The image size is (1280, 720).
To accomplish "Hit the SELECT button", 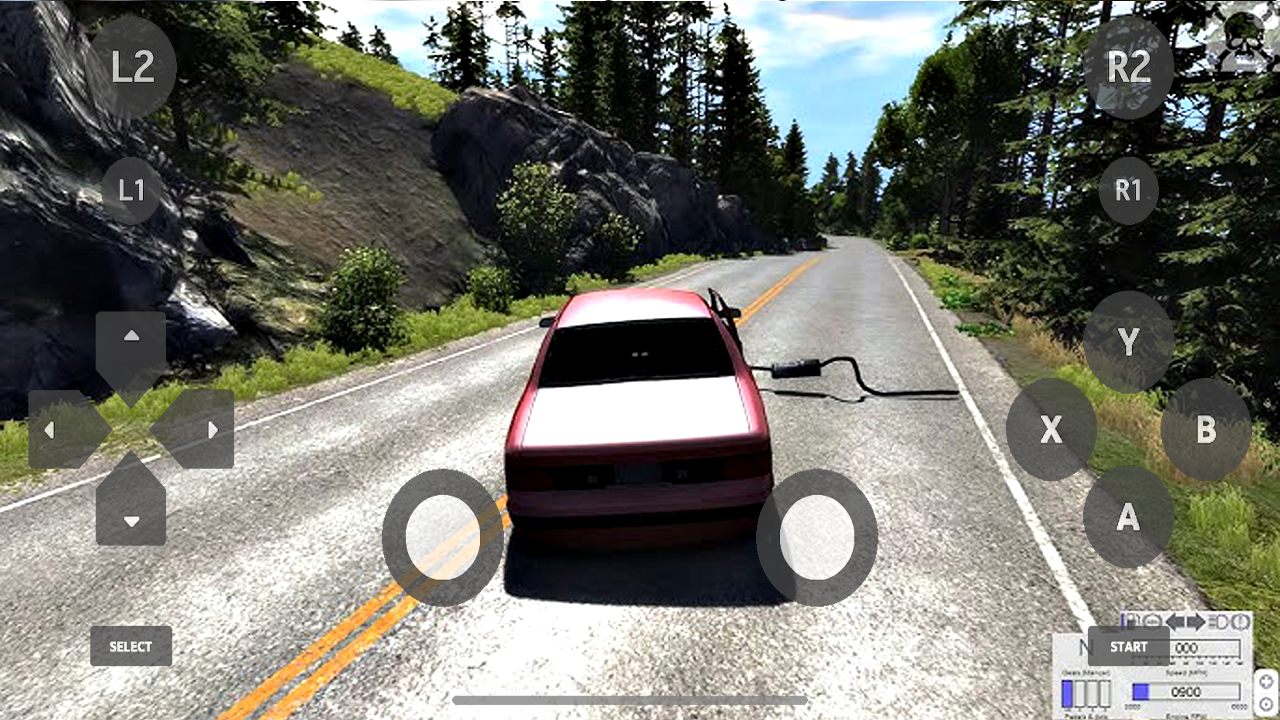I will pyautogui.click(x=131, y=646).
